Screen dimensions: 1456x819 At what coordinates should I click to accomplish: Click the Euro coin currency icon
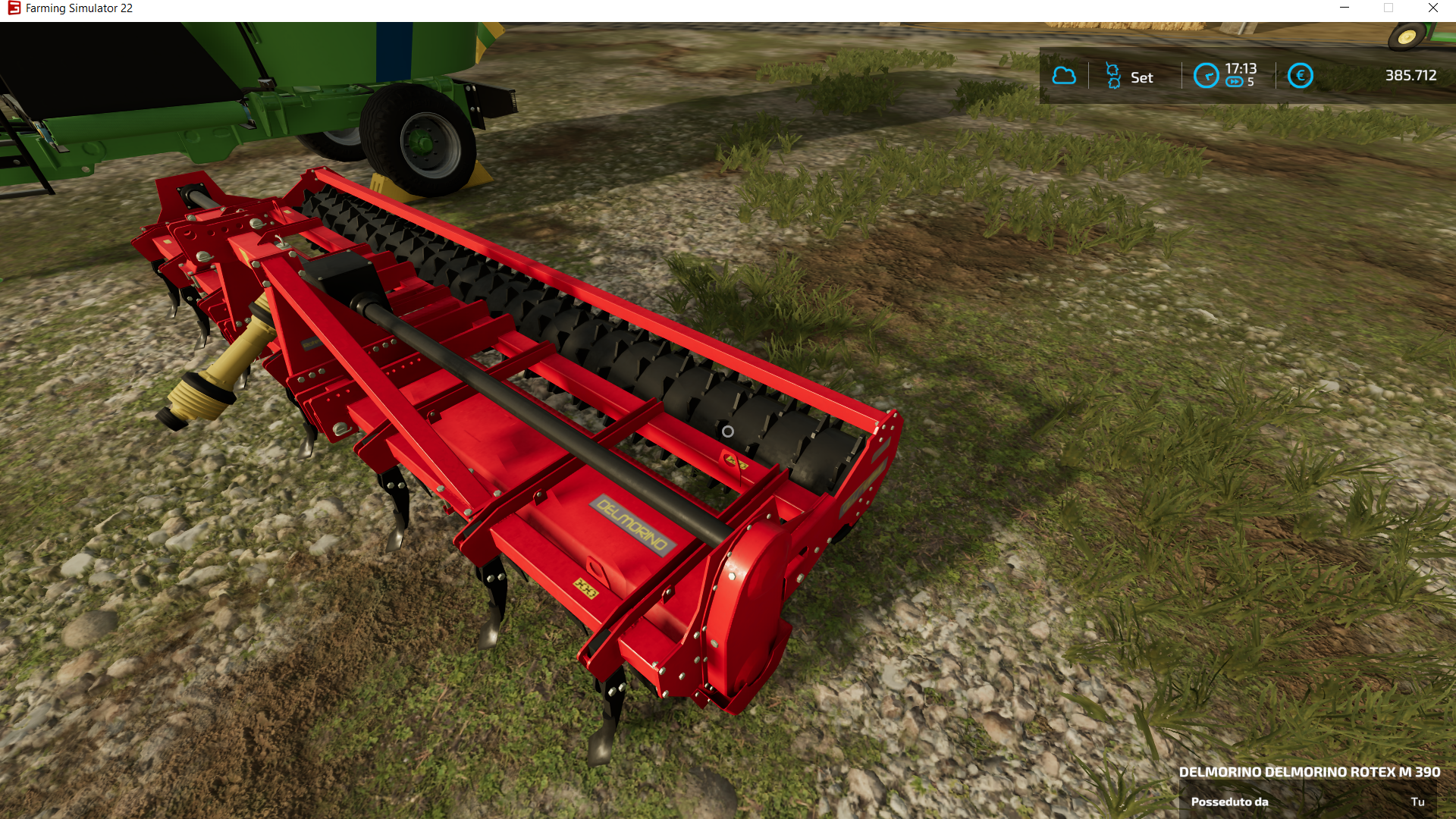pyautogui.click(x=1301, y=75)
